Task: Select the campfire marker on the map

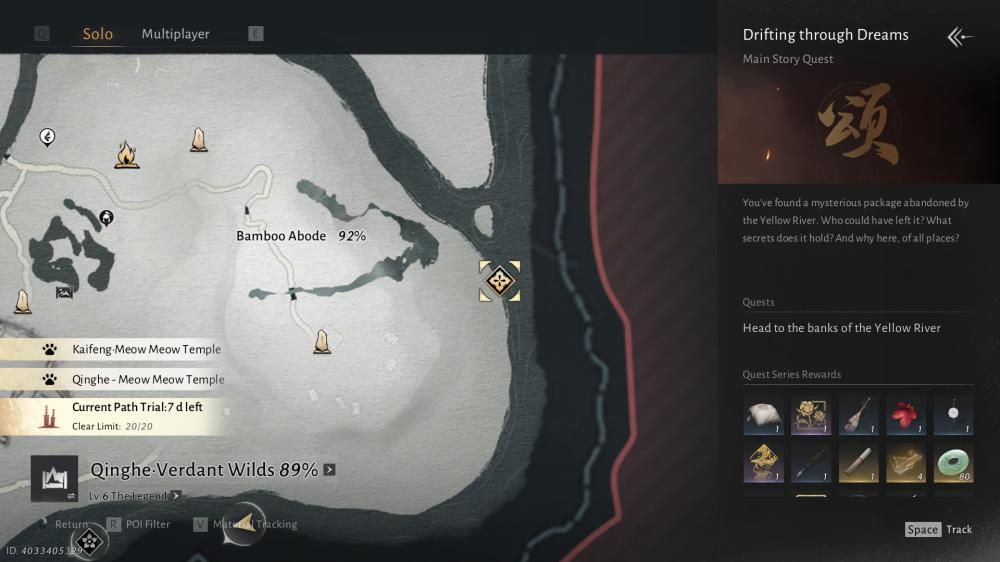Action: 126,155
